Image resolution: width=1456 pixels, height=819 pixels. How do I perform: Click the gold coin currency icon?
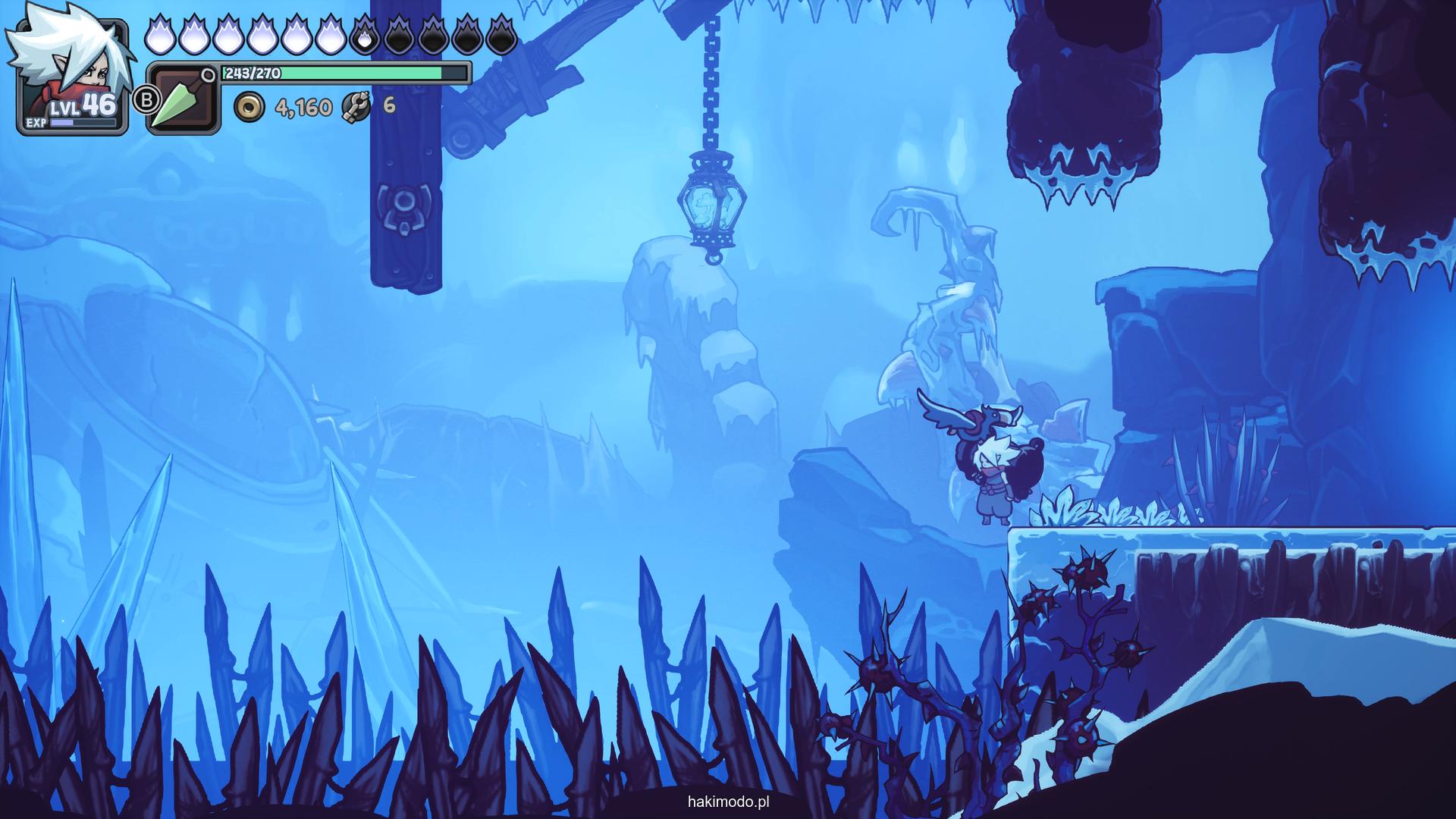[249, 107]
